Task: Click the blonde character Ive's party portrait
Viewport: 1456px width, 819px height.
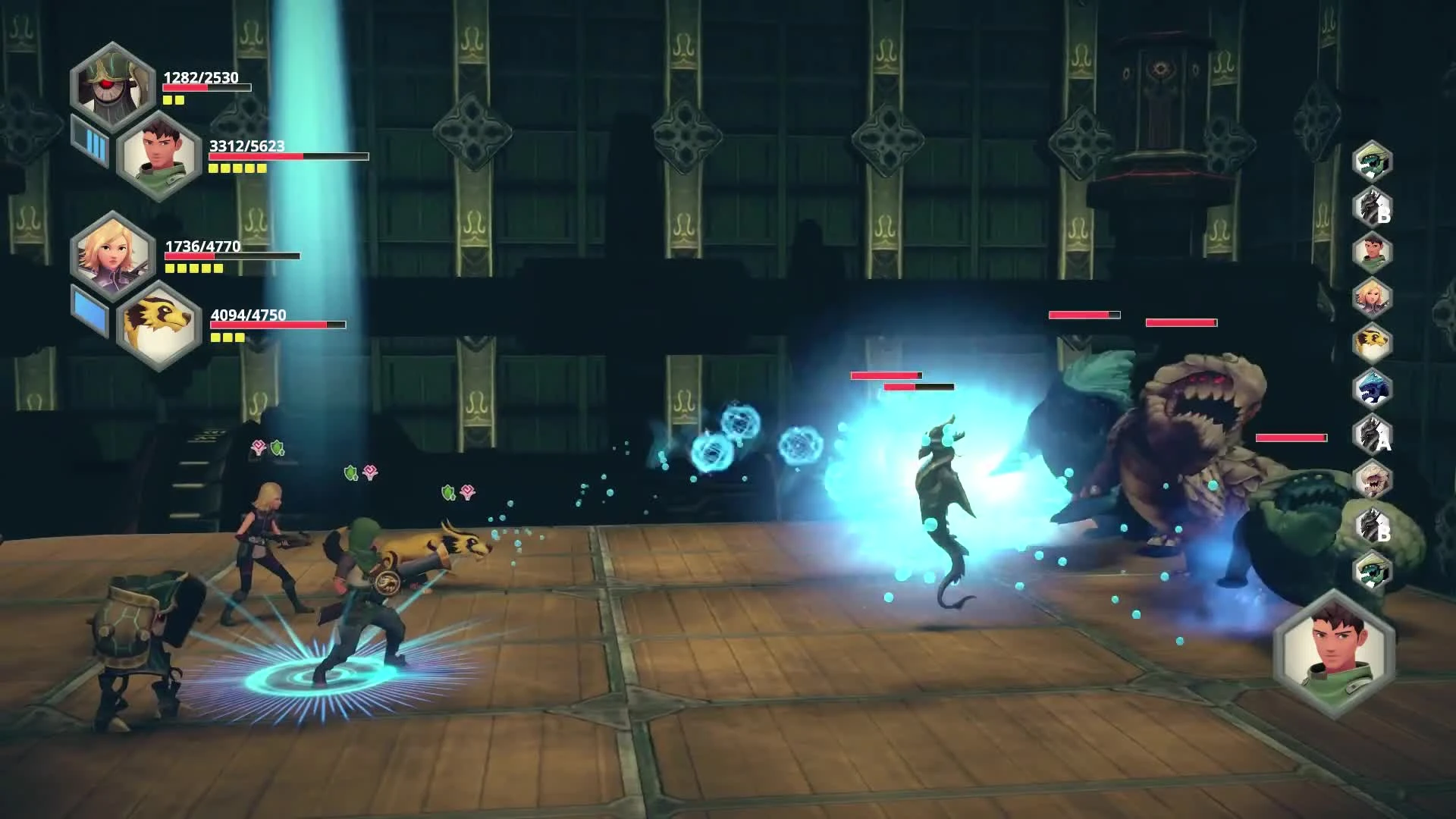Action: [x=112, y=252]
